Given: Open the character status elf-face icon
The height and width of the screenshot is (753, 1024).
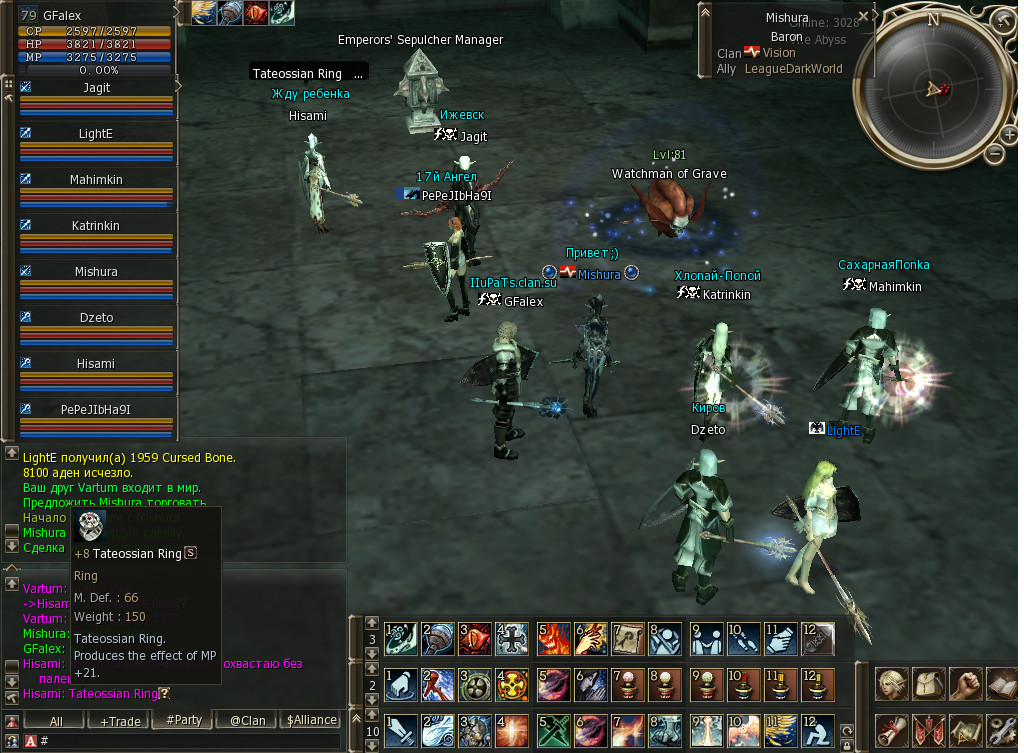Looking at the screenshot, I should click(x=891, y=684).
